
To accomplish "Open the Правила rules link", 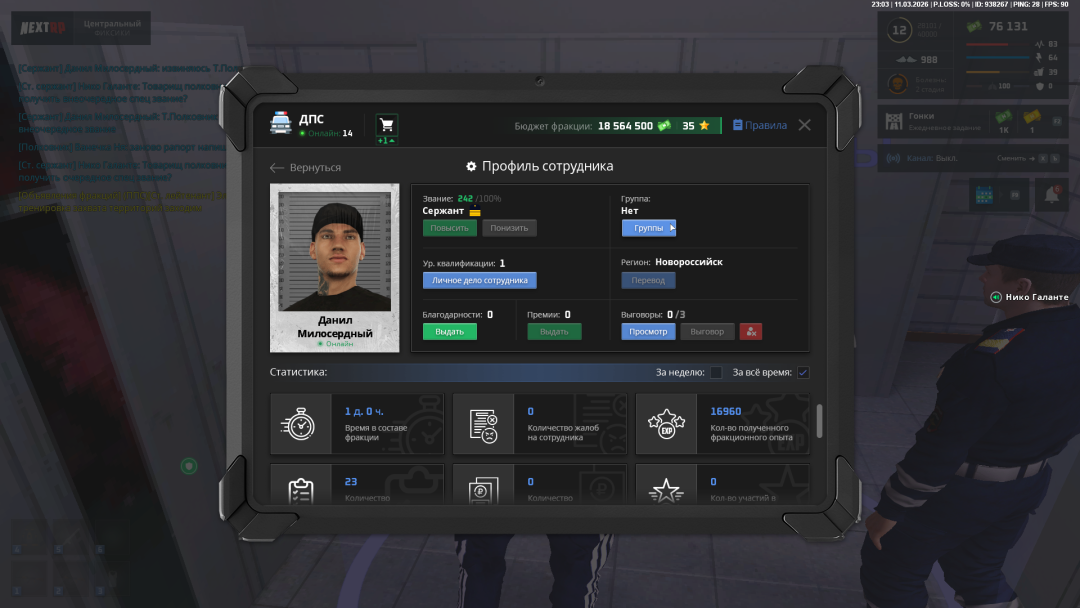I will (760, 126).
